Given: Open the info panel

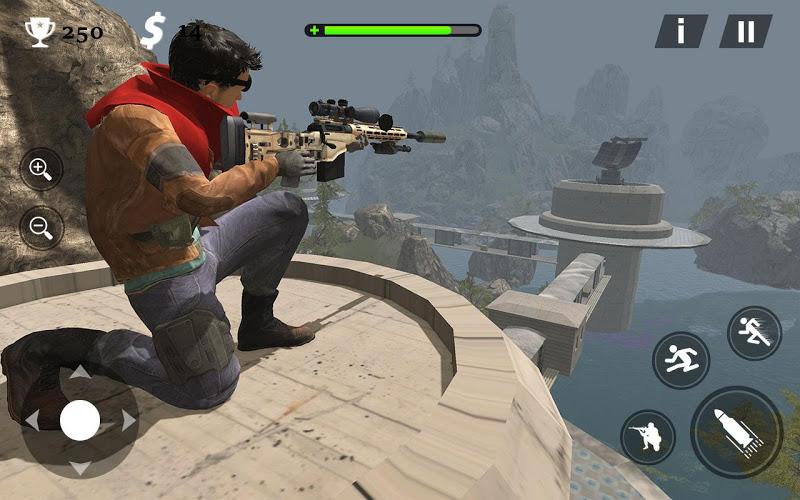Looking at the screenshot, I should click(681, 31).
